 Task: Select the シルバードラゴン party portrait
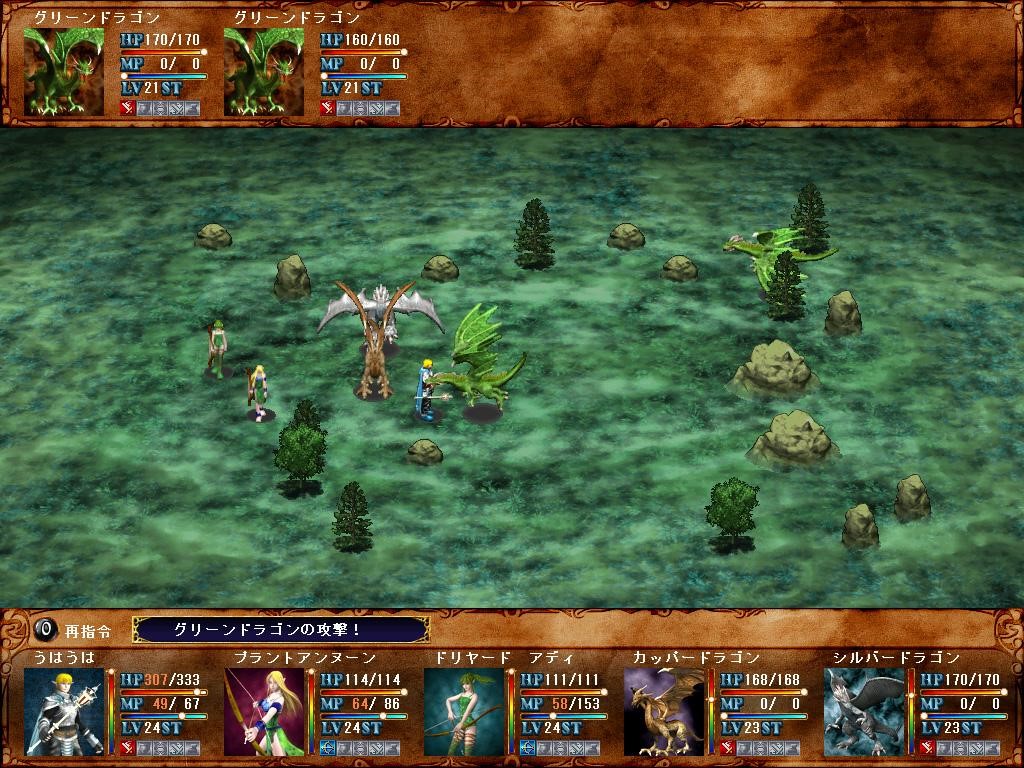click(864, 711)
